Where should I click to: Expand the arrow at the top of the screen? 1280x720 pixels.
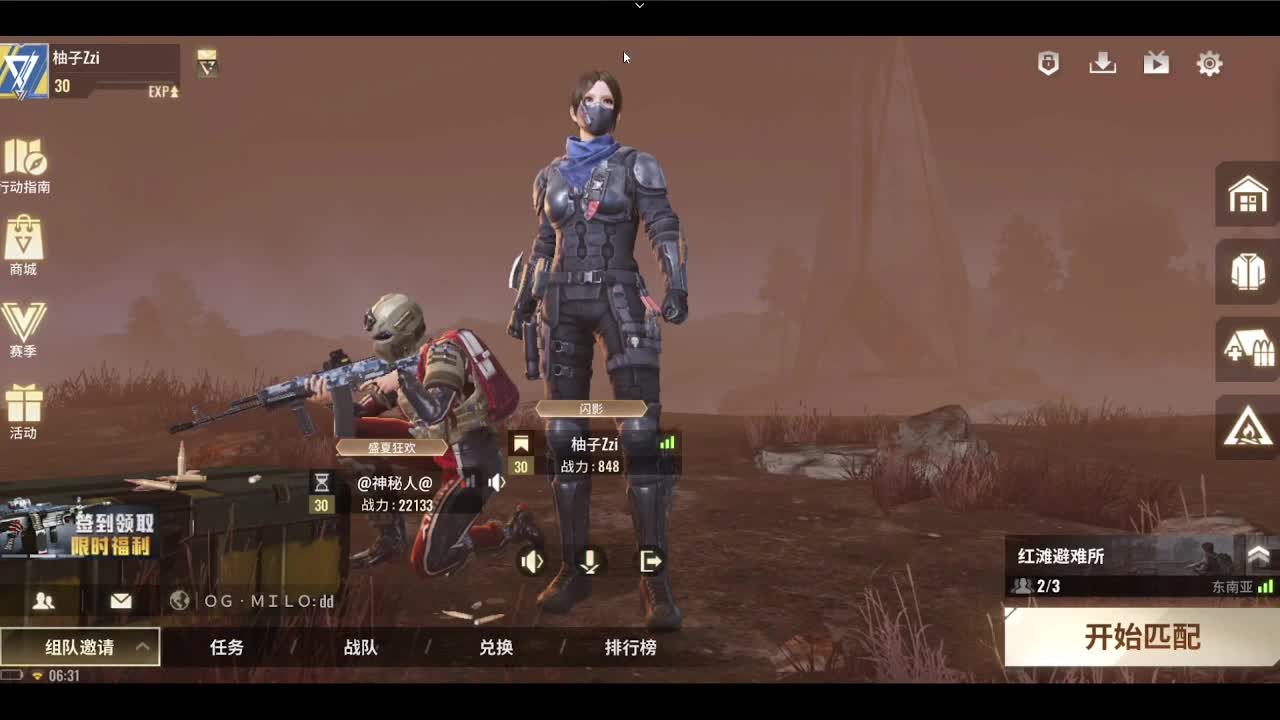[x=639, y=7]
